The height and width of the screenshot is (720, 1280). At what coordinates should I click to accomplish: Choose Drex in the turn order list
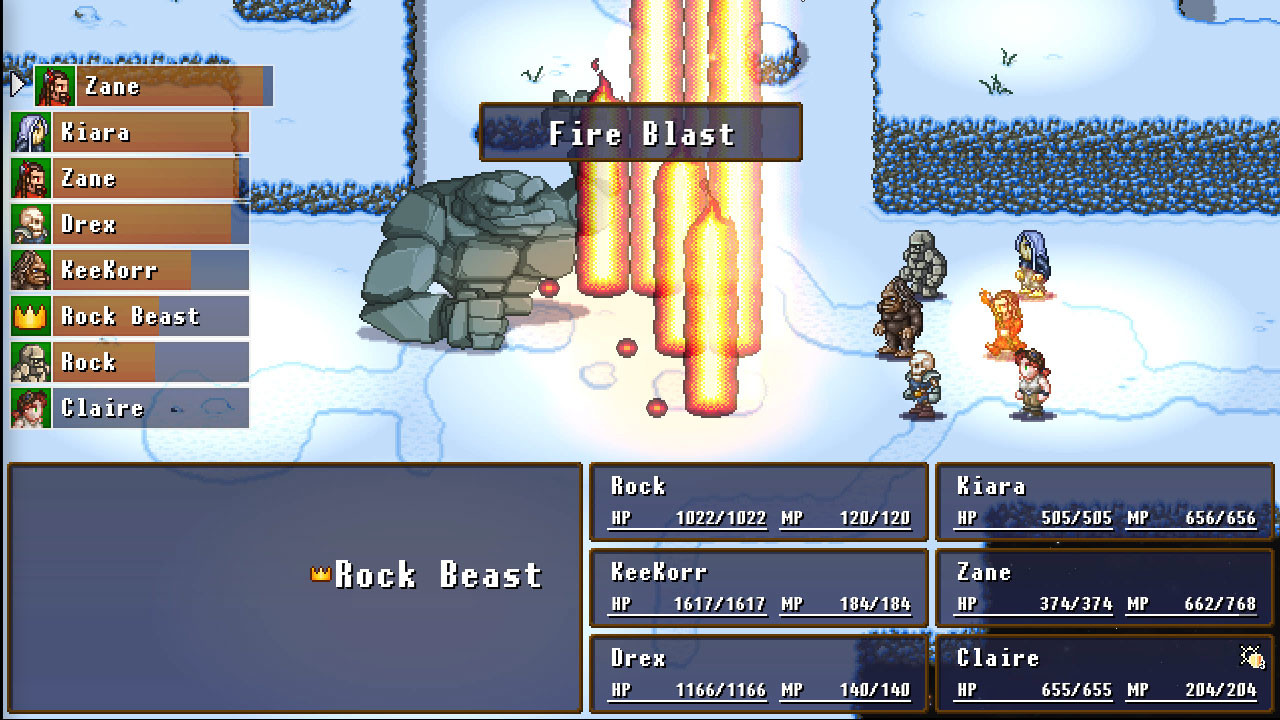130,225
